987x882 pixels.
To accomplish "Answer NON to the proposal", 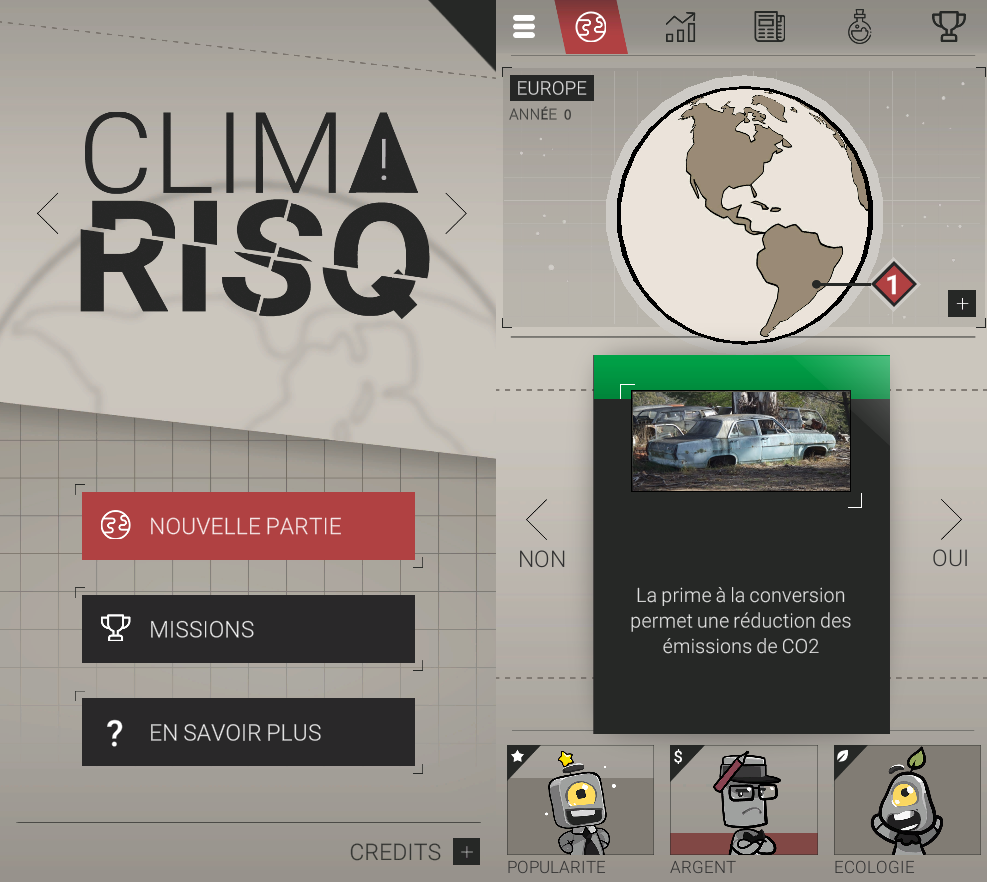I will pos(541,535).
